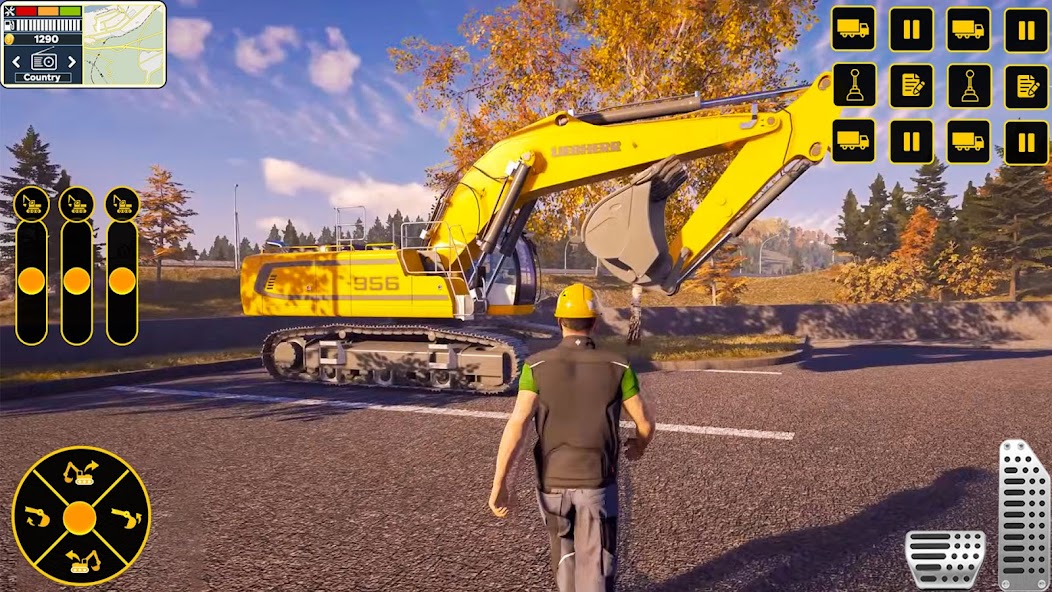The height and width of the screenshot is (592, 1052).
Task: Toggle the radio icon above Country
Action: point(43,60)
